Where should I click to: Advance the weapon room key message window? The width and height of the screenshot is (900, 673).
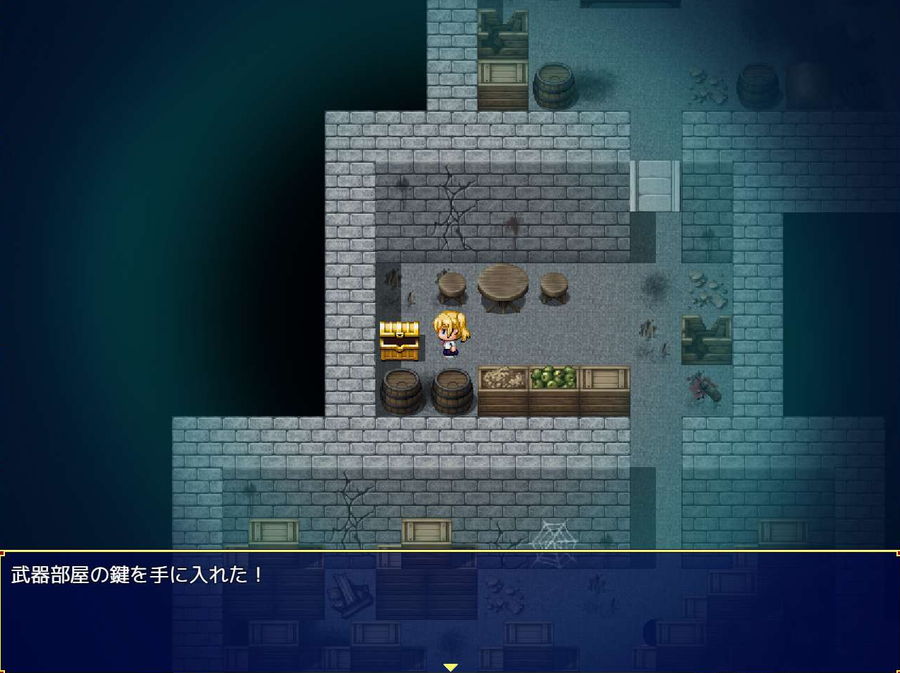(450, 610)
